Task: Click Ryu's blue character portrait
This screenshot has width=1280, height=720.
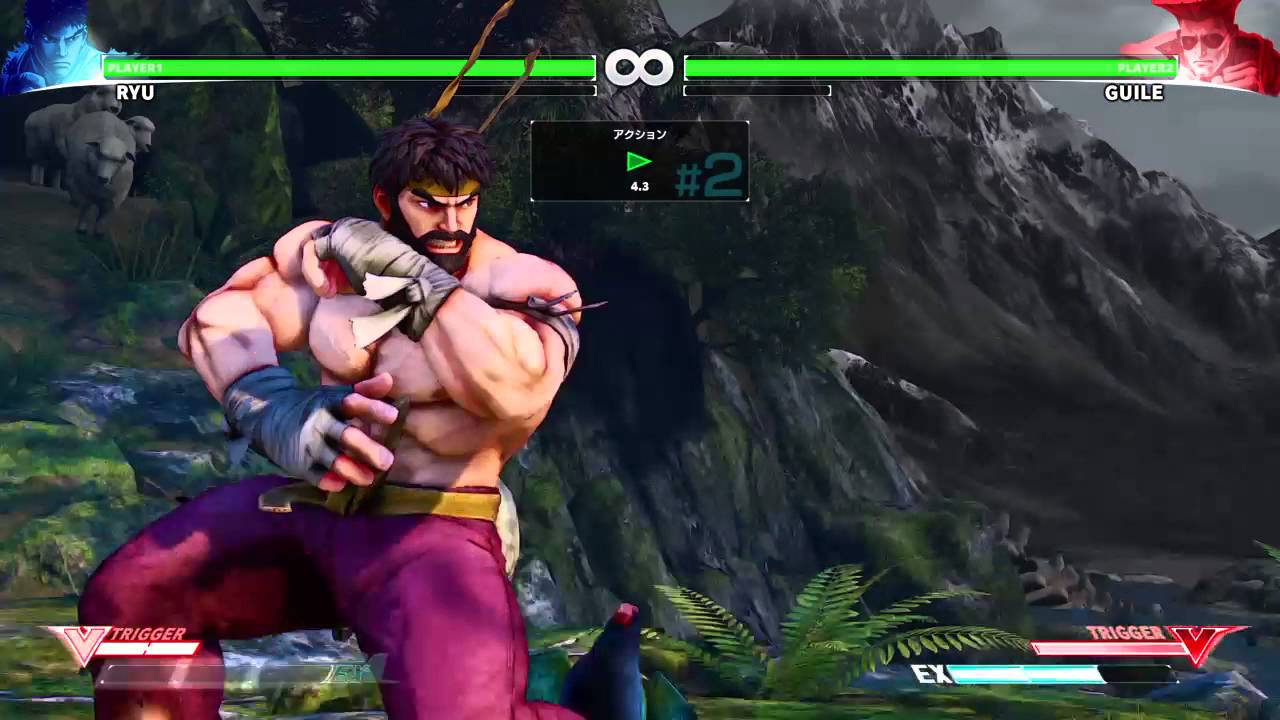Action: tap(48, 45)
